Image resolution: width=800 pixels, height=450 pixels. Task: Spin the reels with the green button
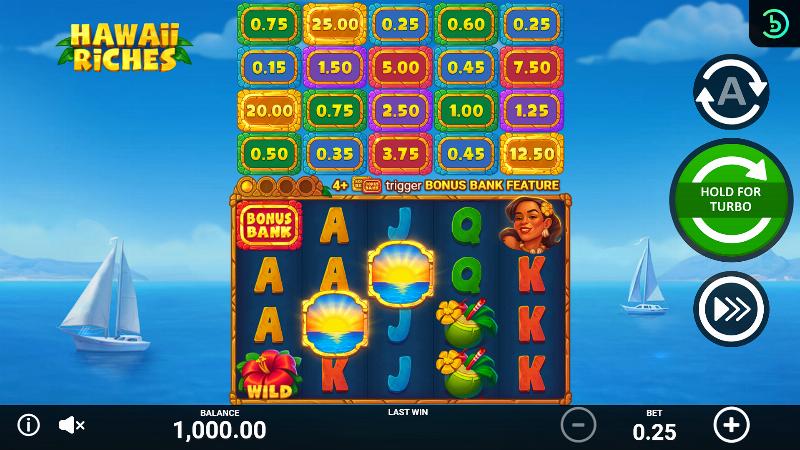coord(731,200)
